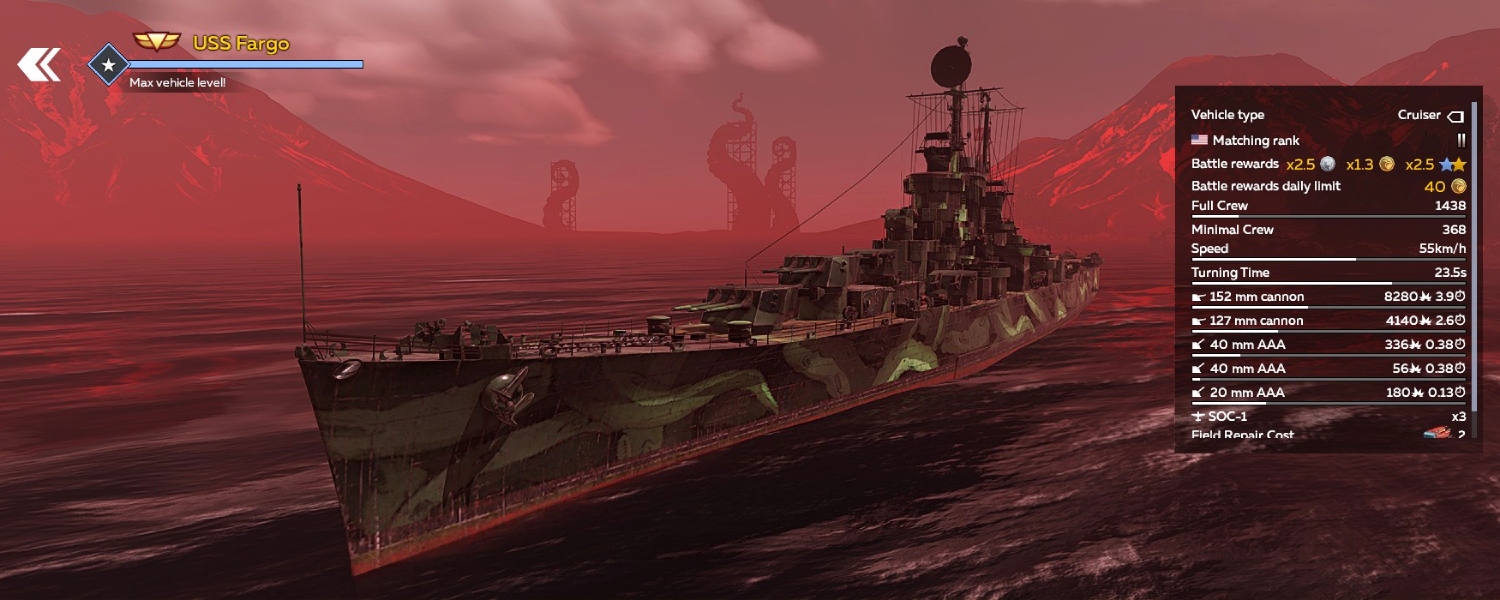Click the star vehicle level badge
Screen dimensions: 1500x600
pyautogui.click(x=108, y=65)
